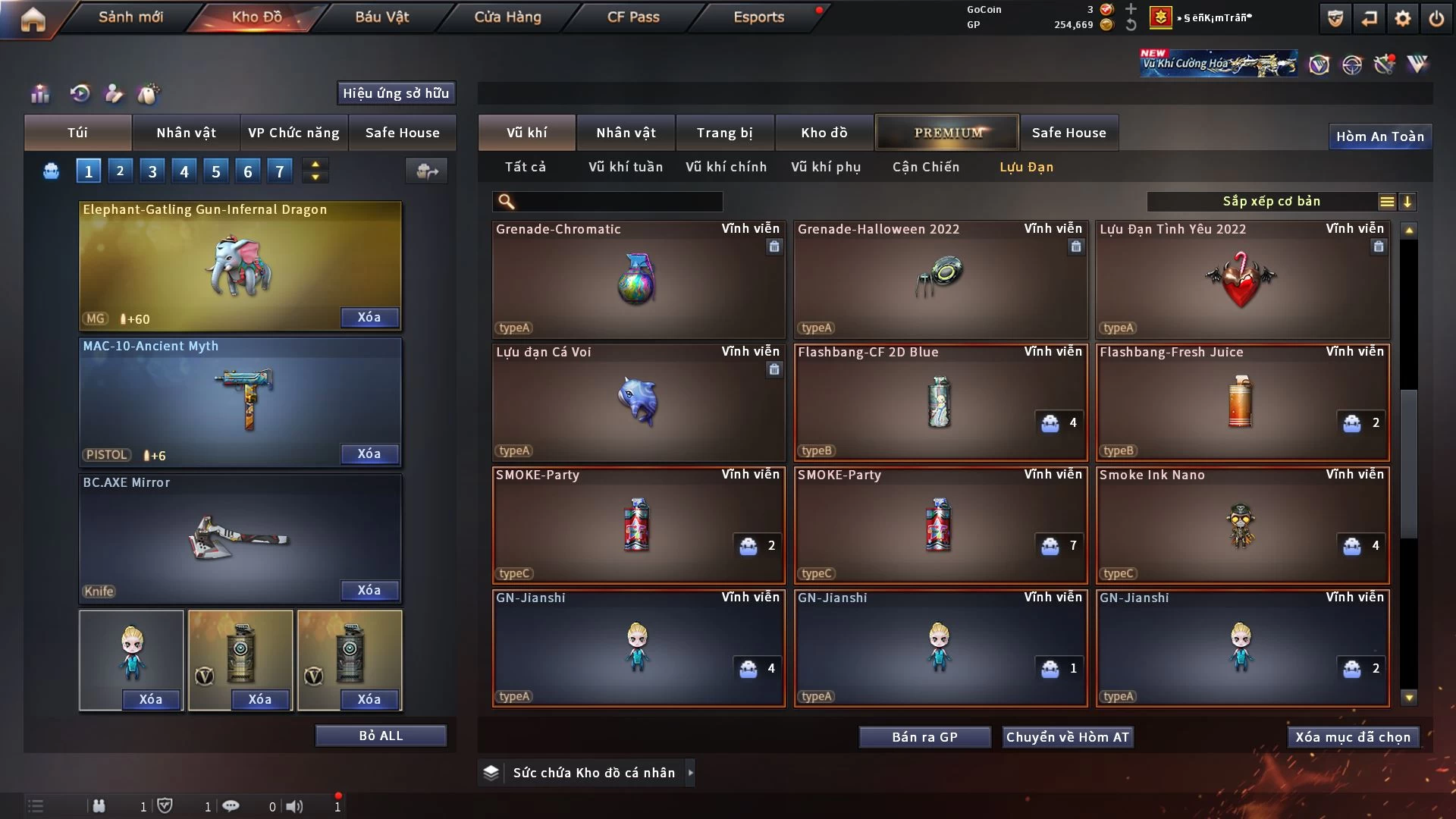Open the Hòm An Toàn safe
The image size is (1456, 819).
1379,136
